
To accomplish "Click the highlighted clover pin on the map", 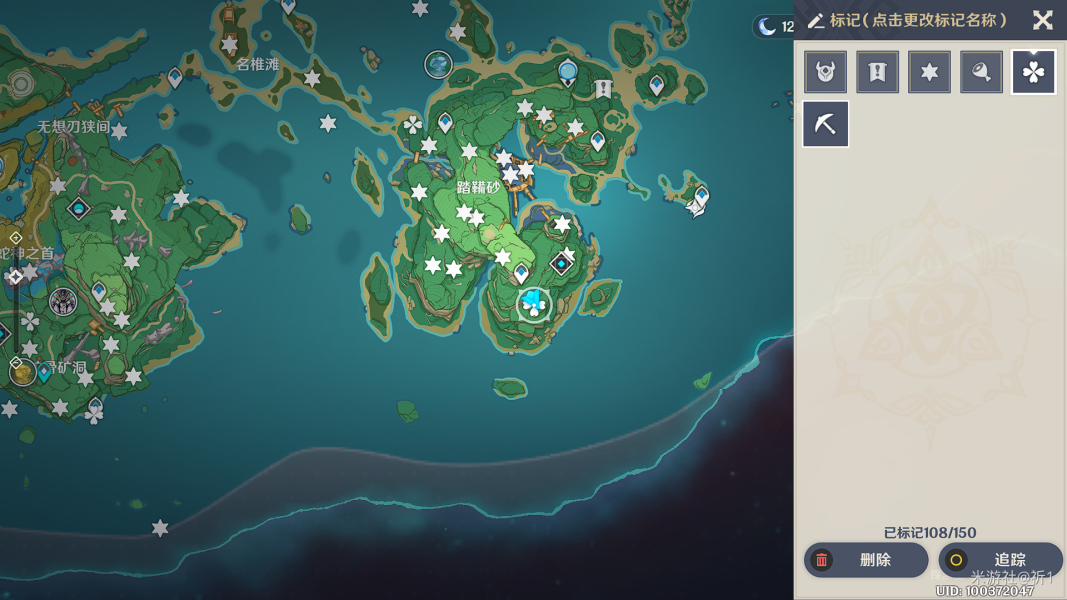I will tap(534, 304).
